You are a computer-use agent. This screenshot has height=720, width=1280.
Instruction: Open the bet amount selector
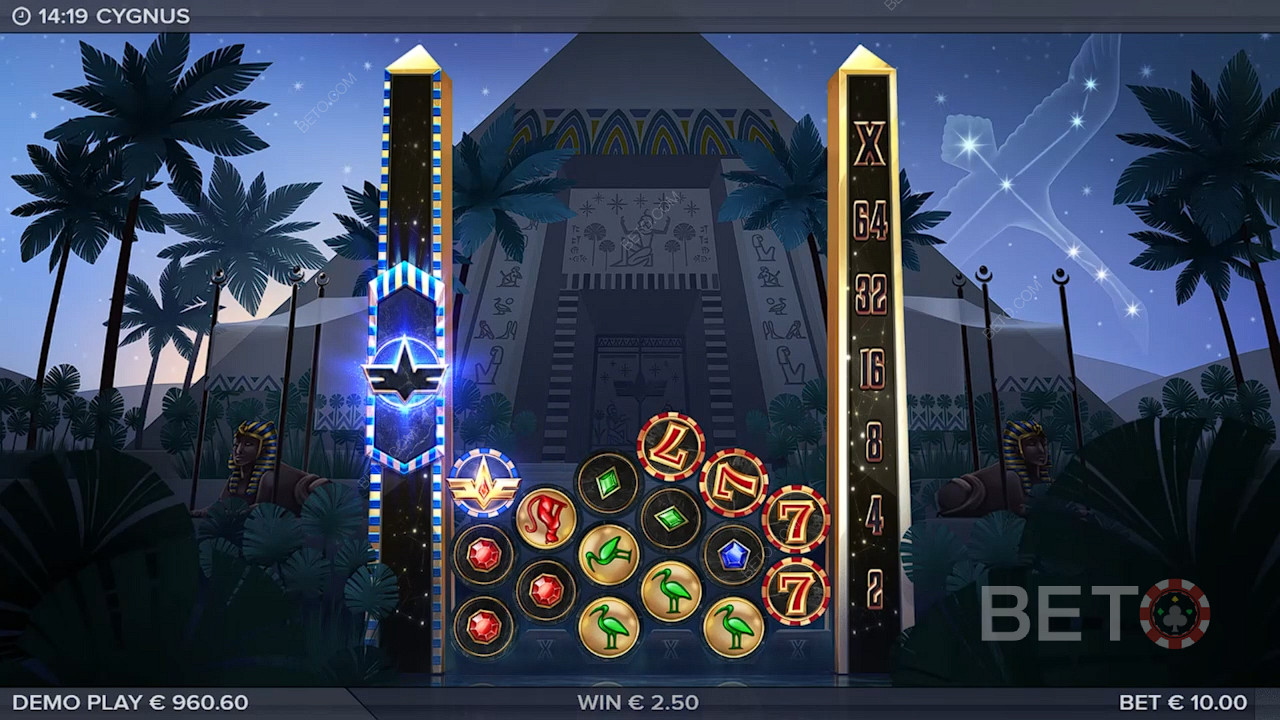click(1183, 702)
